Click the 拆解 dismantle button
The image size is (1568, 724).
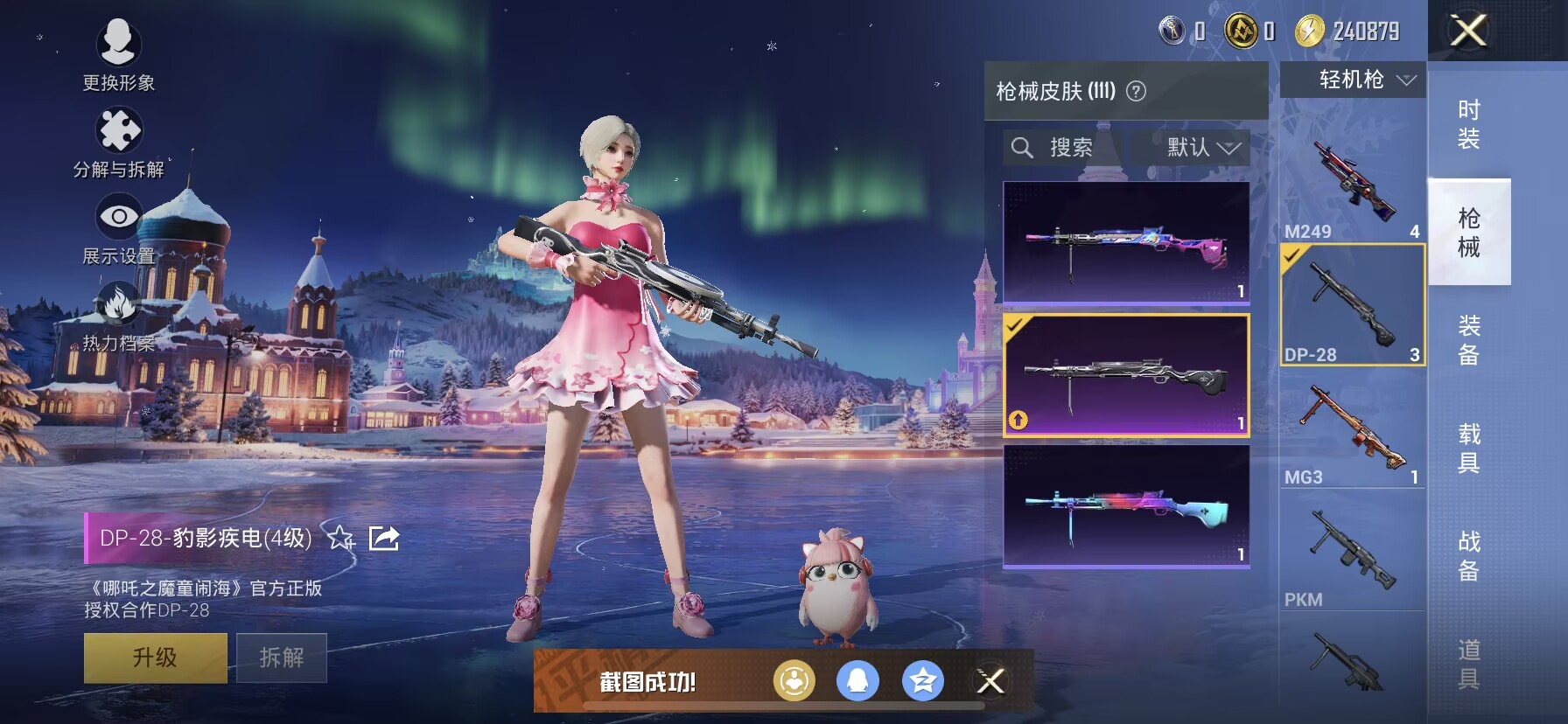coord(282,658)
